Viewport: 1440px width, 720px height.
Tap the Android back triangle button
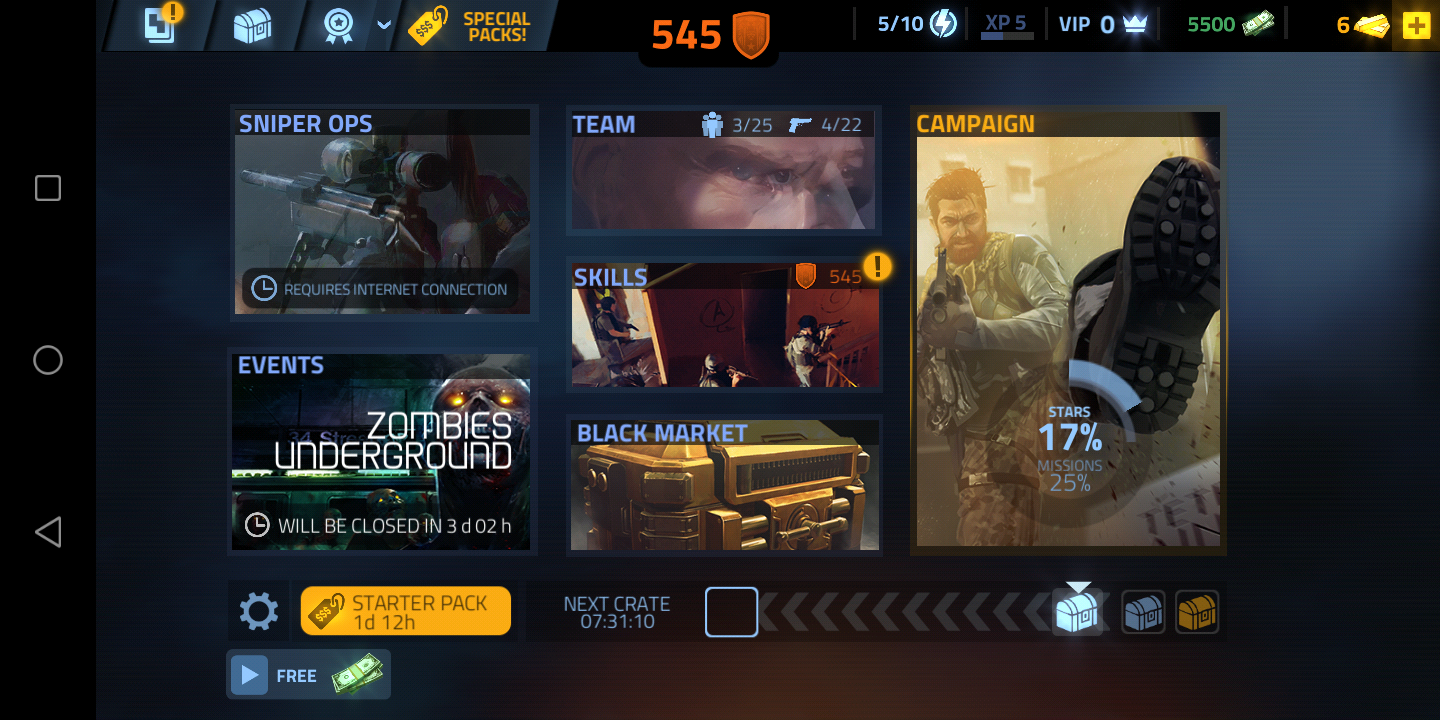(48, 532)
